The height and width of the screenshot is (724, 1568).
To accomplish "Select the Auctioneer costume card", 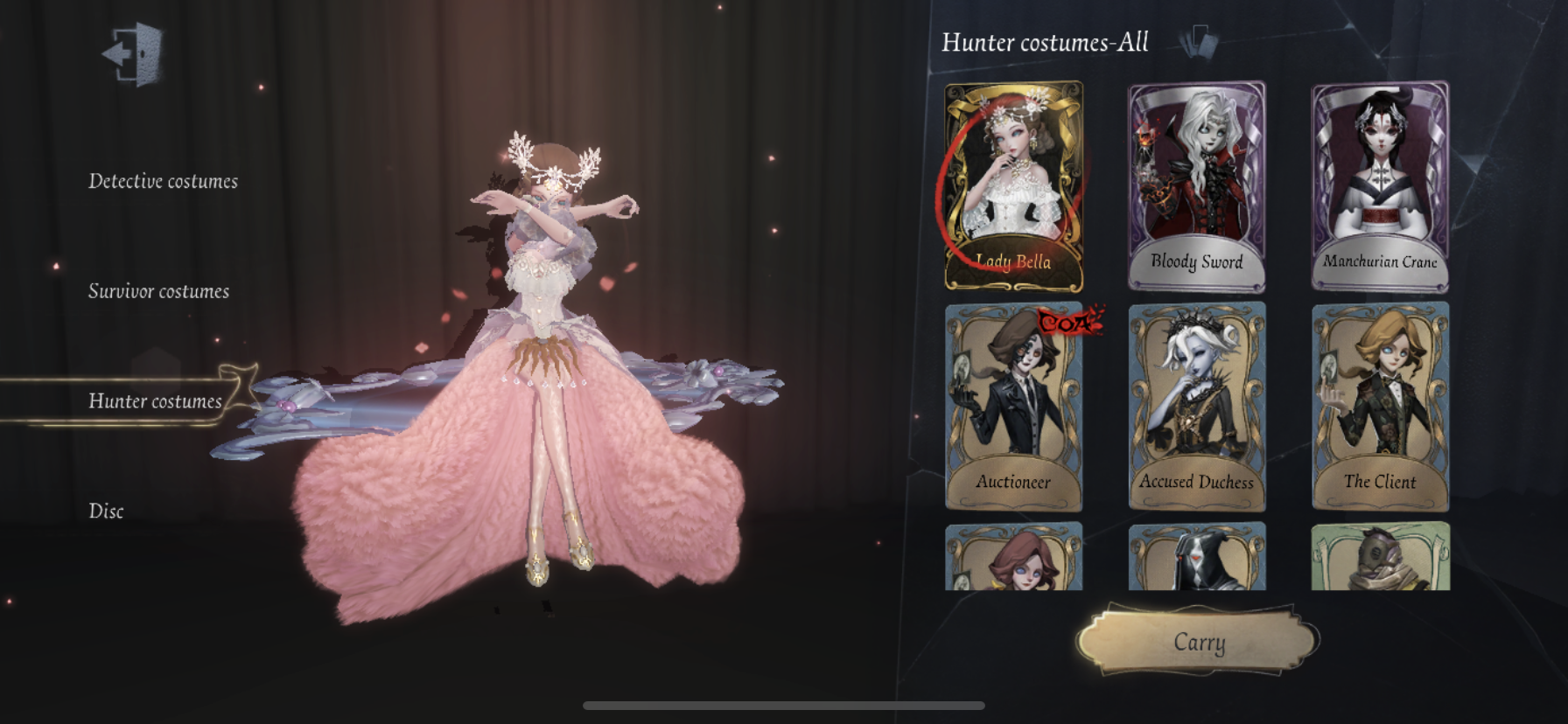I will click(1013, 406).
